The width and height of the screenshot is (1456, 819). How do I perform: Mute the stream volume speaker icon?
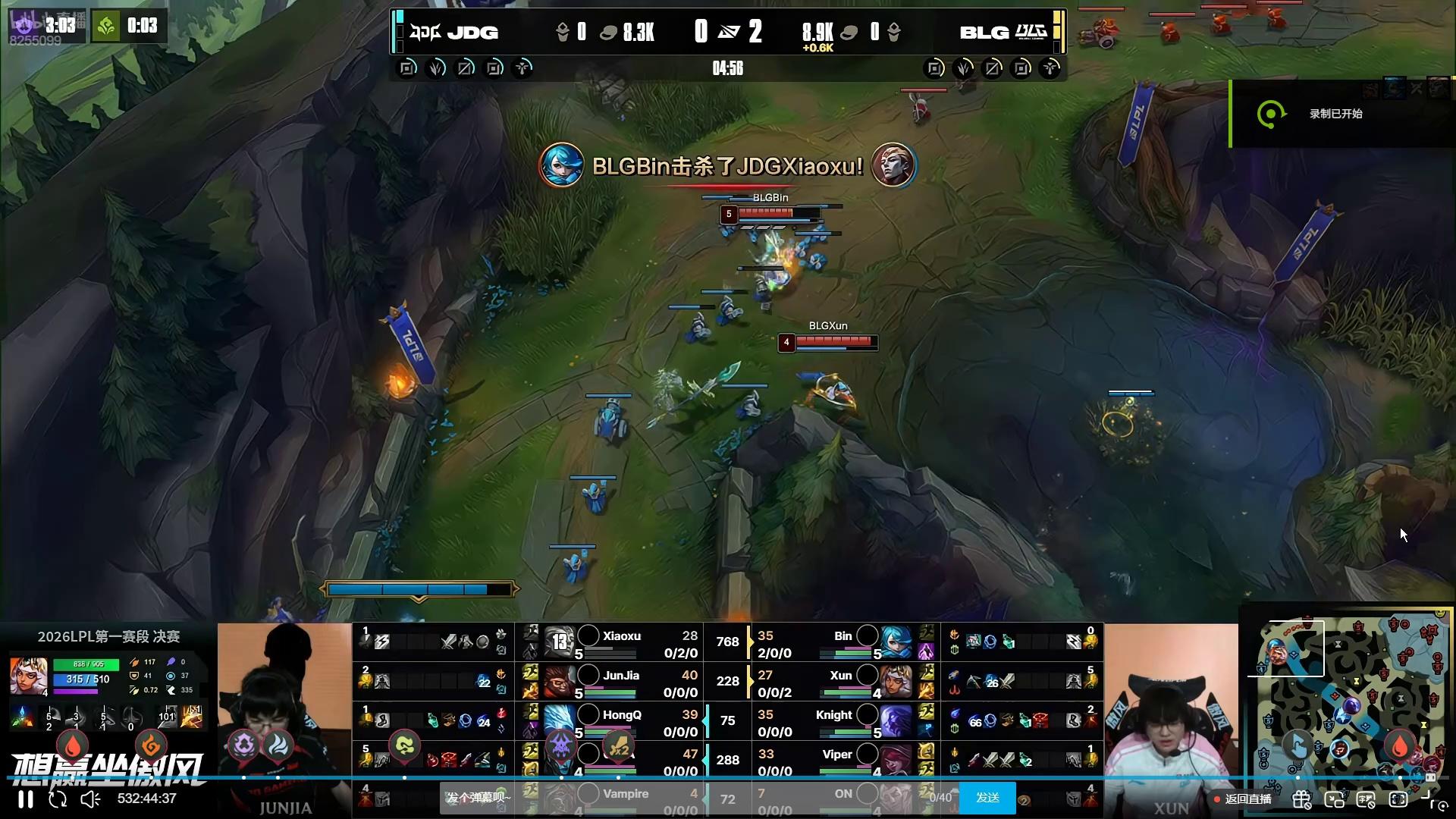point(90,799)
